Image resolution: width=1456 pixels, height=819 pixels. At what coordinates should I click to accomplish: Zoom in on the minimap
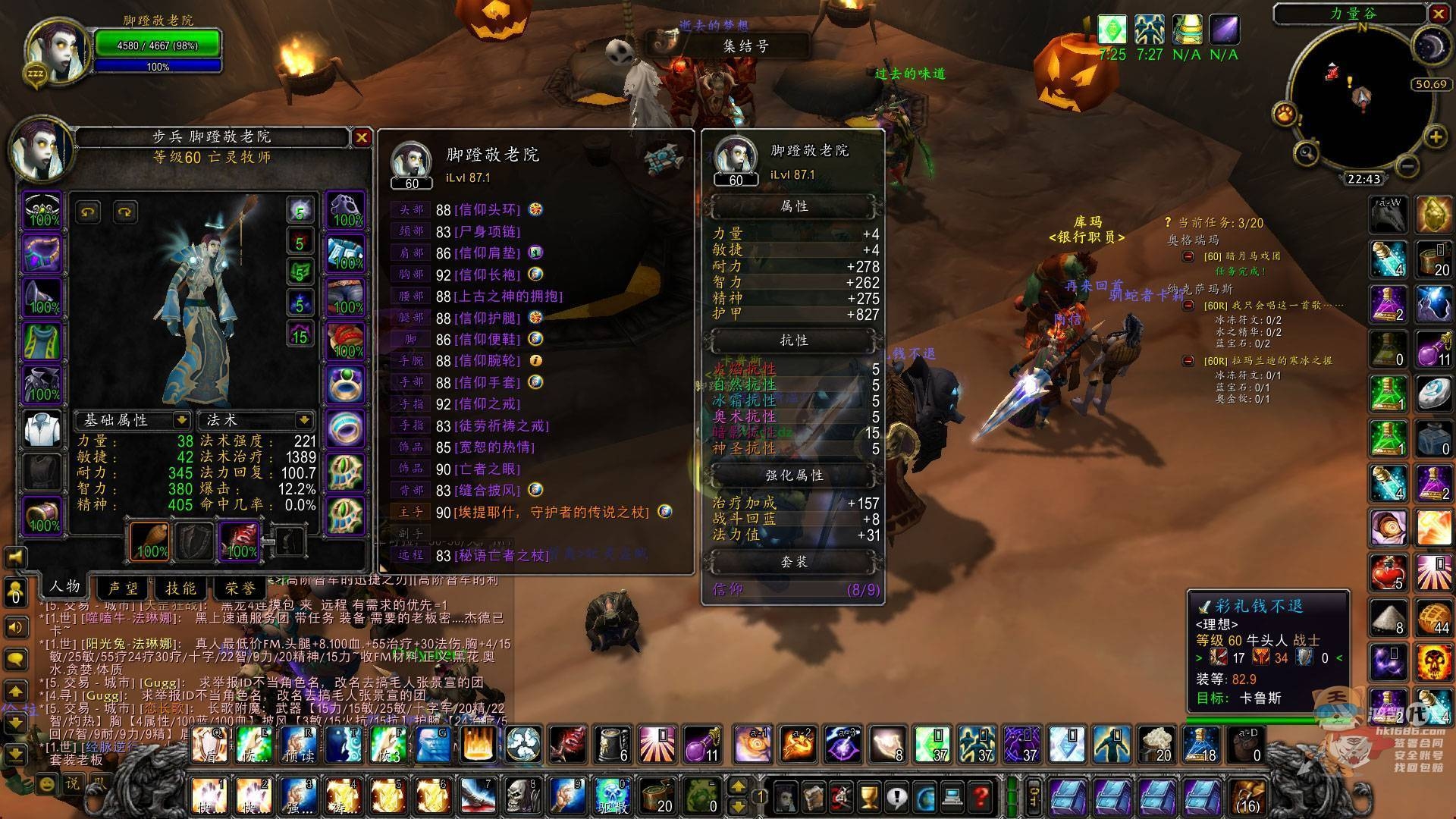[1436, 137]
